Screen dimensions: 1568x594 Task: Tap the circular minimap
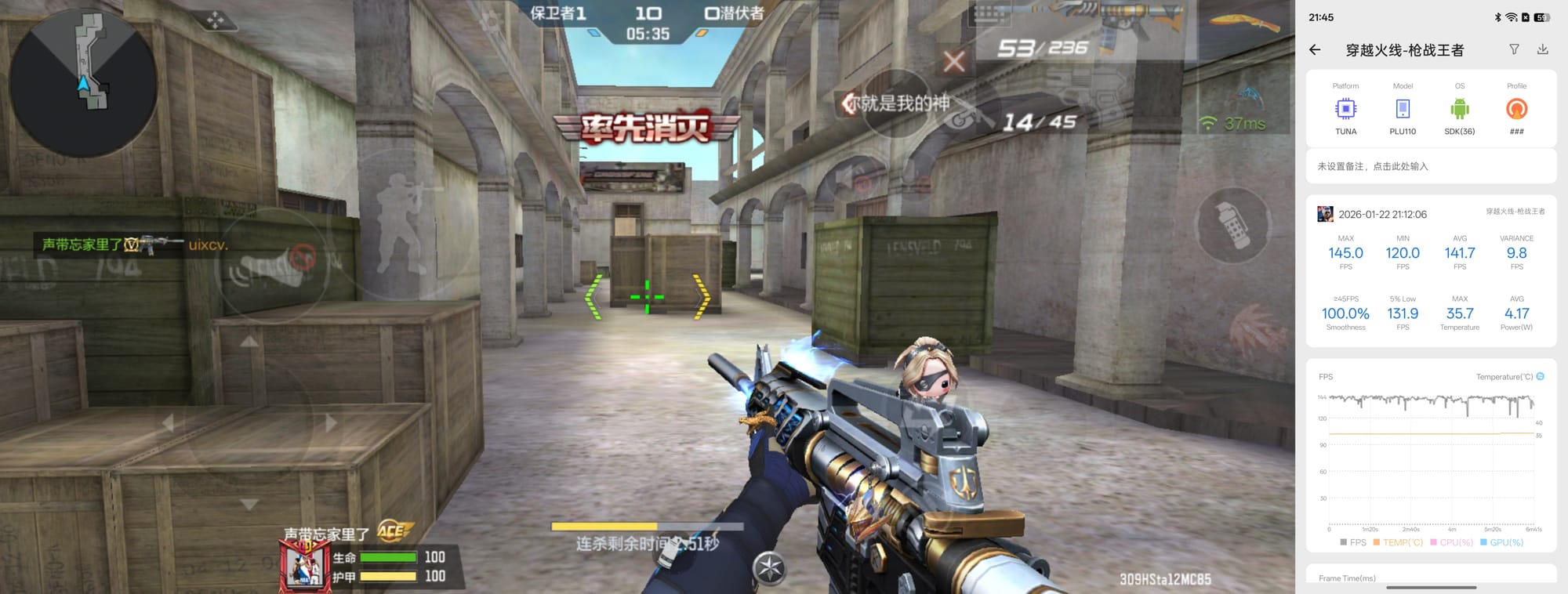point(82,82)
